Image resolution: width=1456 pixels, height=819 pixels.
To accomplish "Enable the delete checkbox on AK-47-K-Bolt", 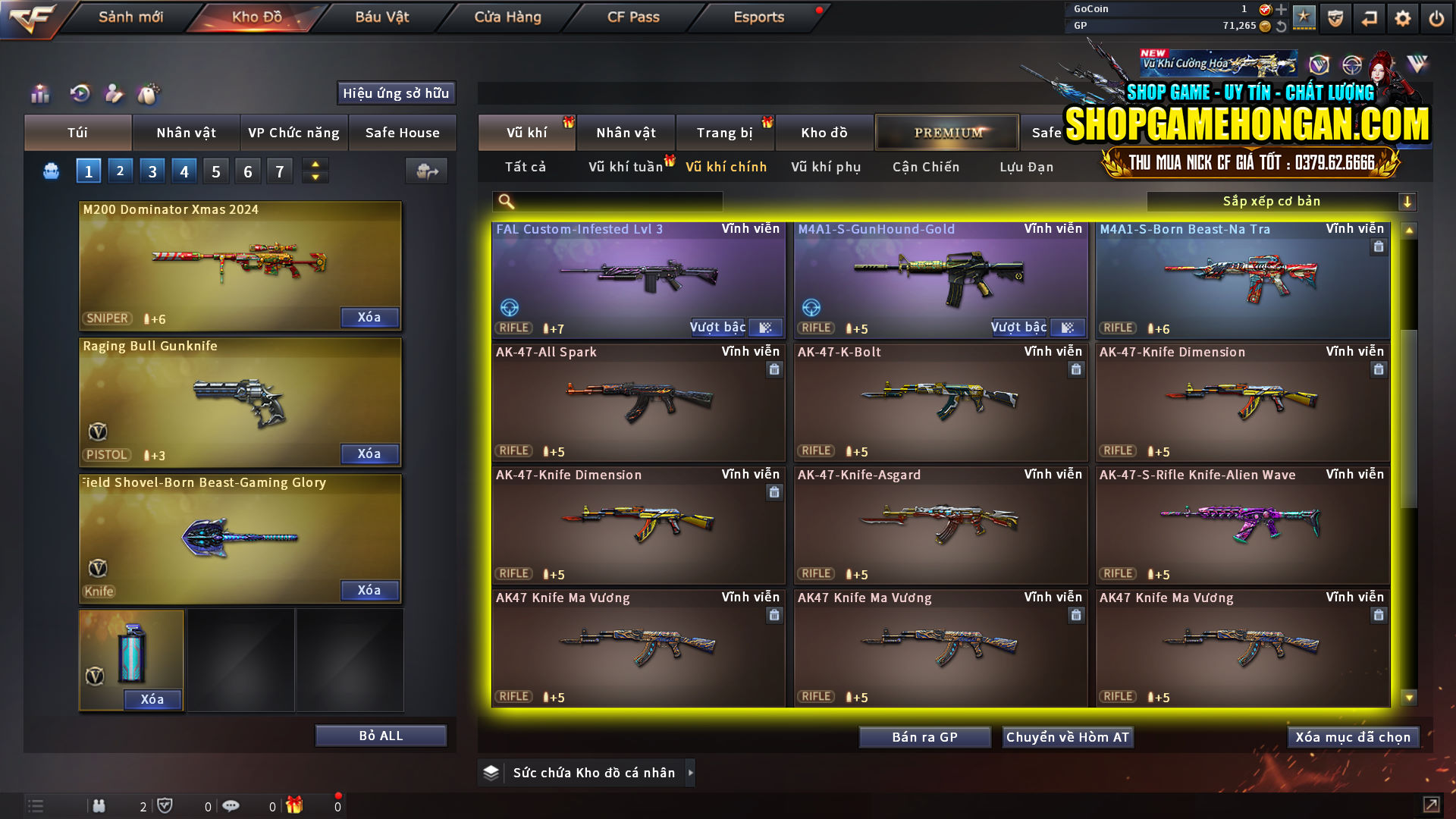I will point(1076,369).
